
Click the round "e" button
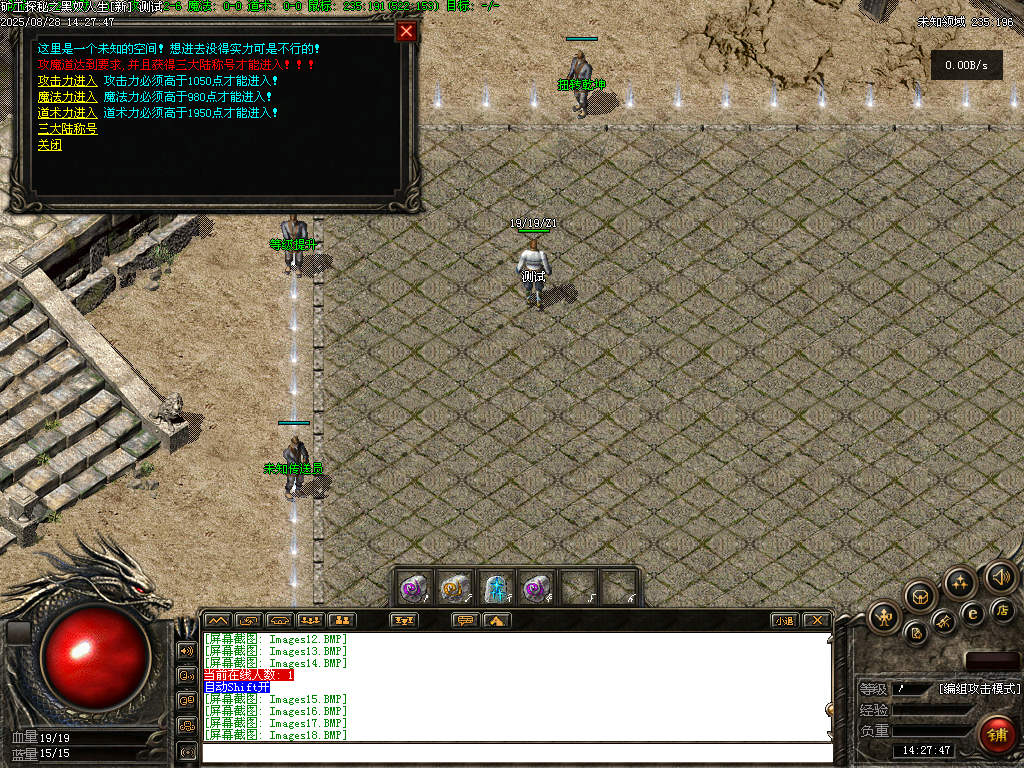[971, 613]
